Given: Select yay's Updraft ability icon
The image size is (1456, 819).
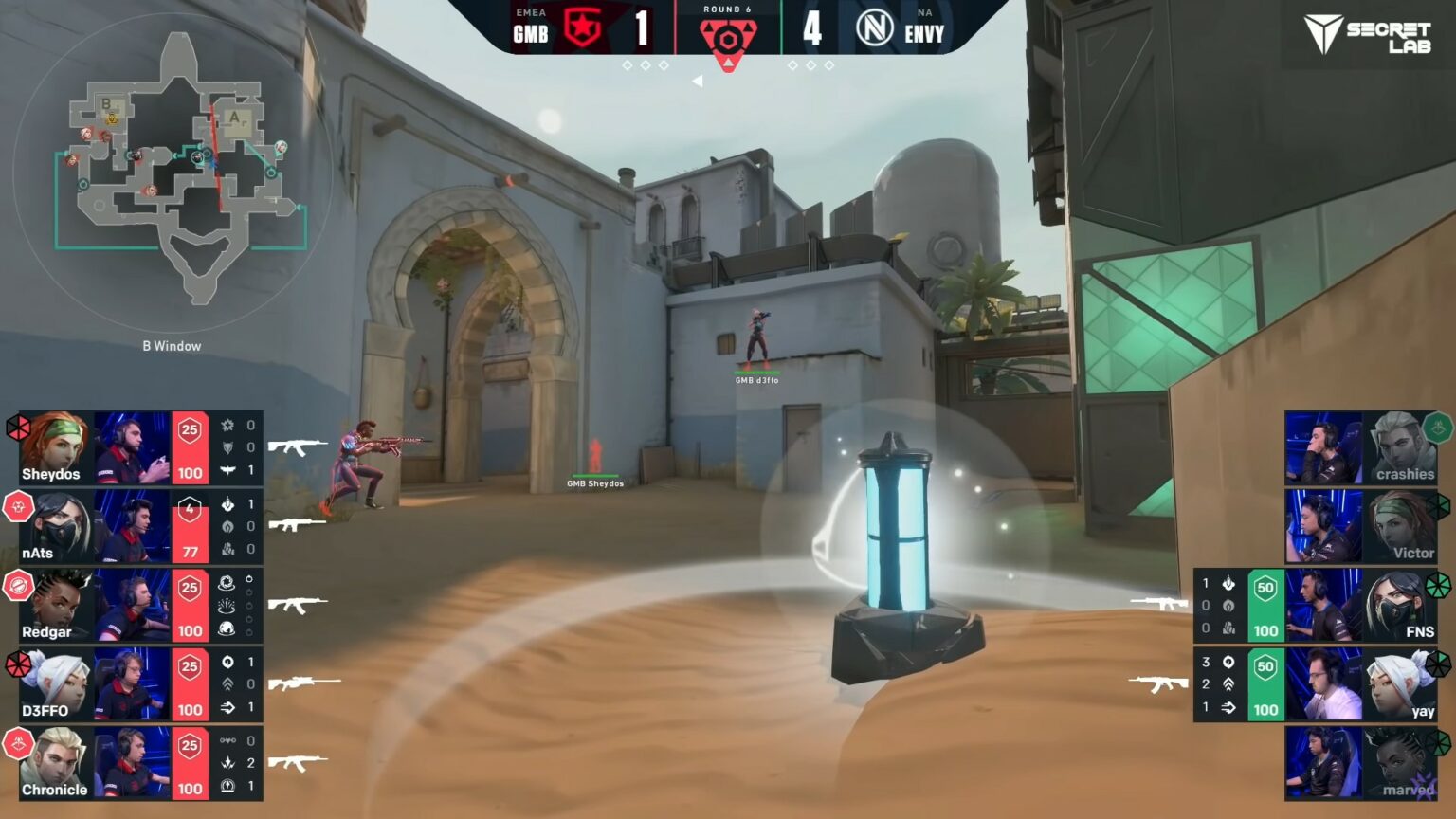Looking at the screenshot, I should coord(1228,684).
